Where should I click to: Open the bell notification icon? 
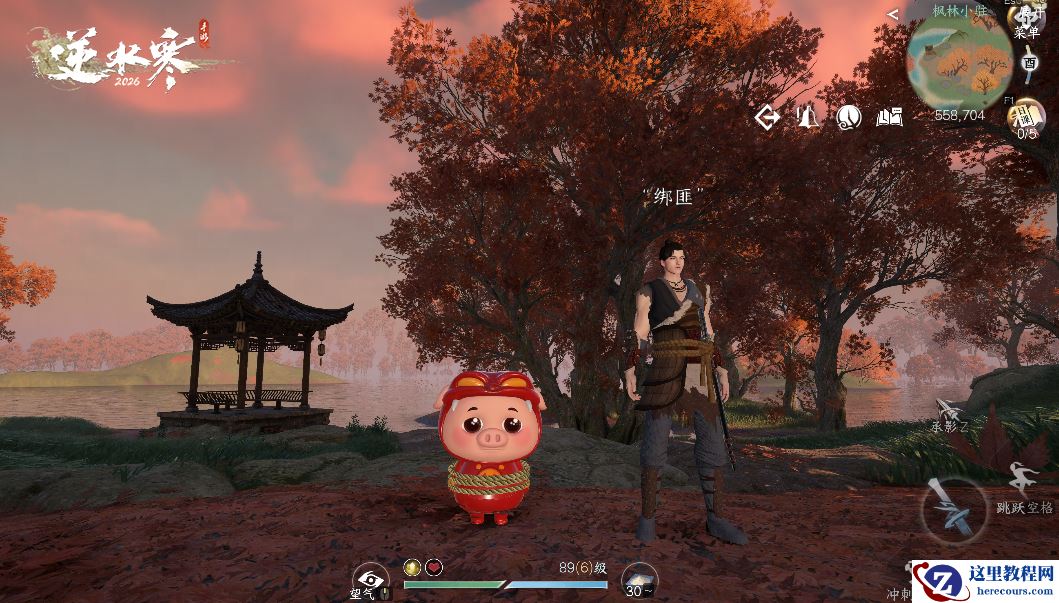coord(808,118)
